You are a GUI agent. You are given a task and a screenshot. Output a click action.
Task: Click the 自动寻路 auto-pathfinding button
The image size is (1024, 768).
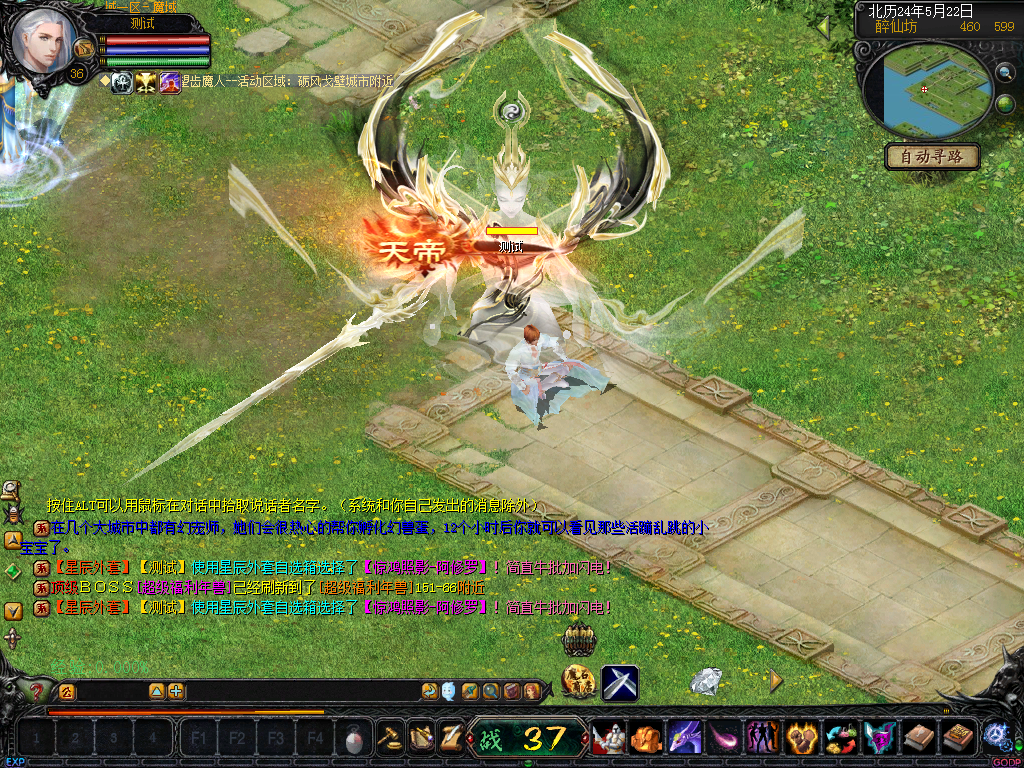pos(932,157)
